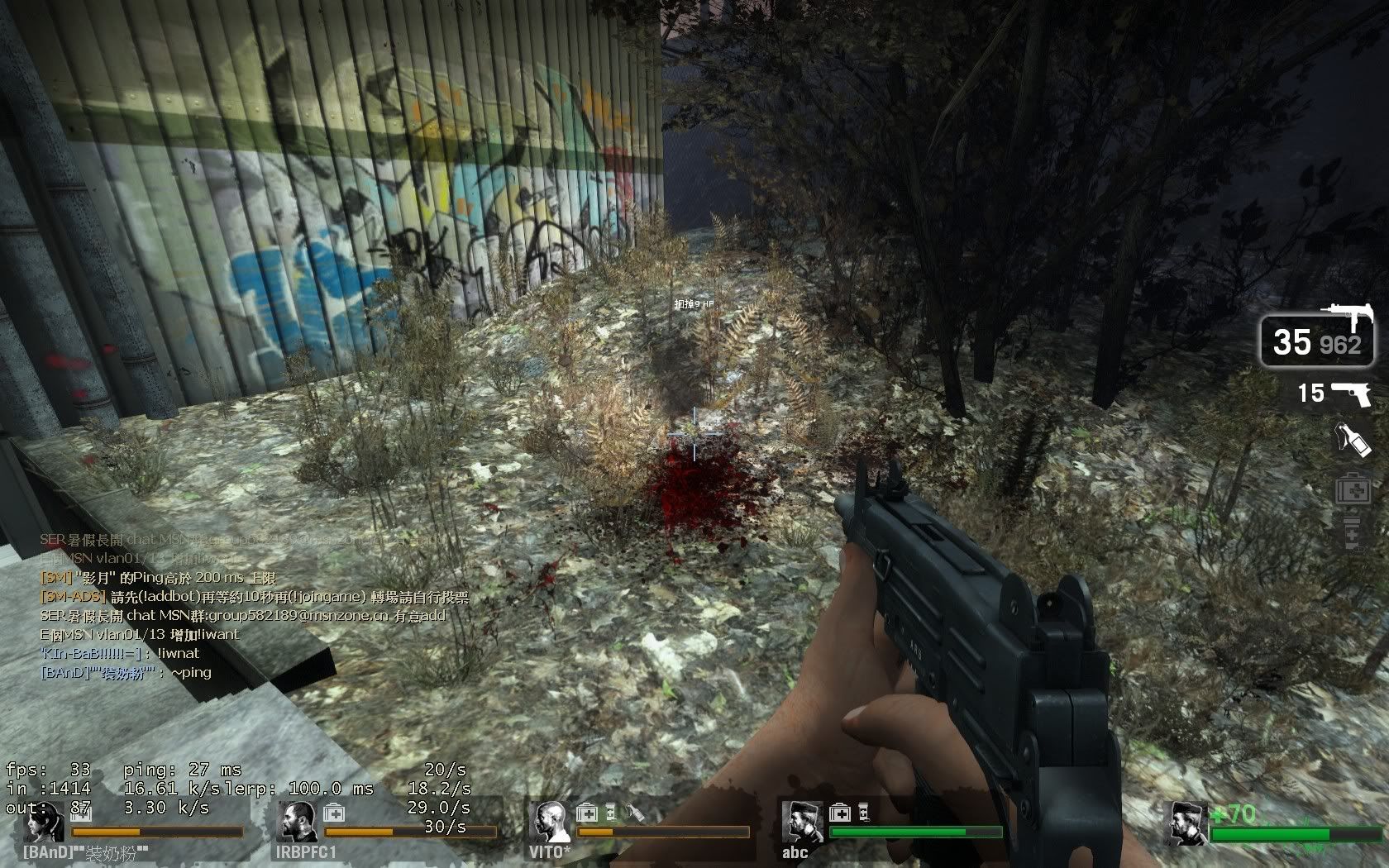Click the ~ping chat message line
Image resolution: width=1389 pixels, height=868 pixels.
click(126, 672)
